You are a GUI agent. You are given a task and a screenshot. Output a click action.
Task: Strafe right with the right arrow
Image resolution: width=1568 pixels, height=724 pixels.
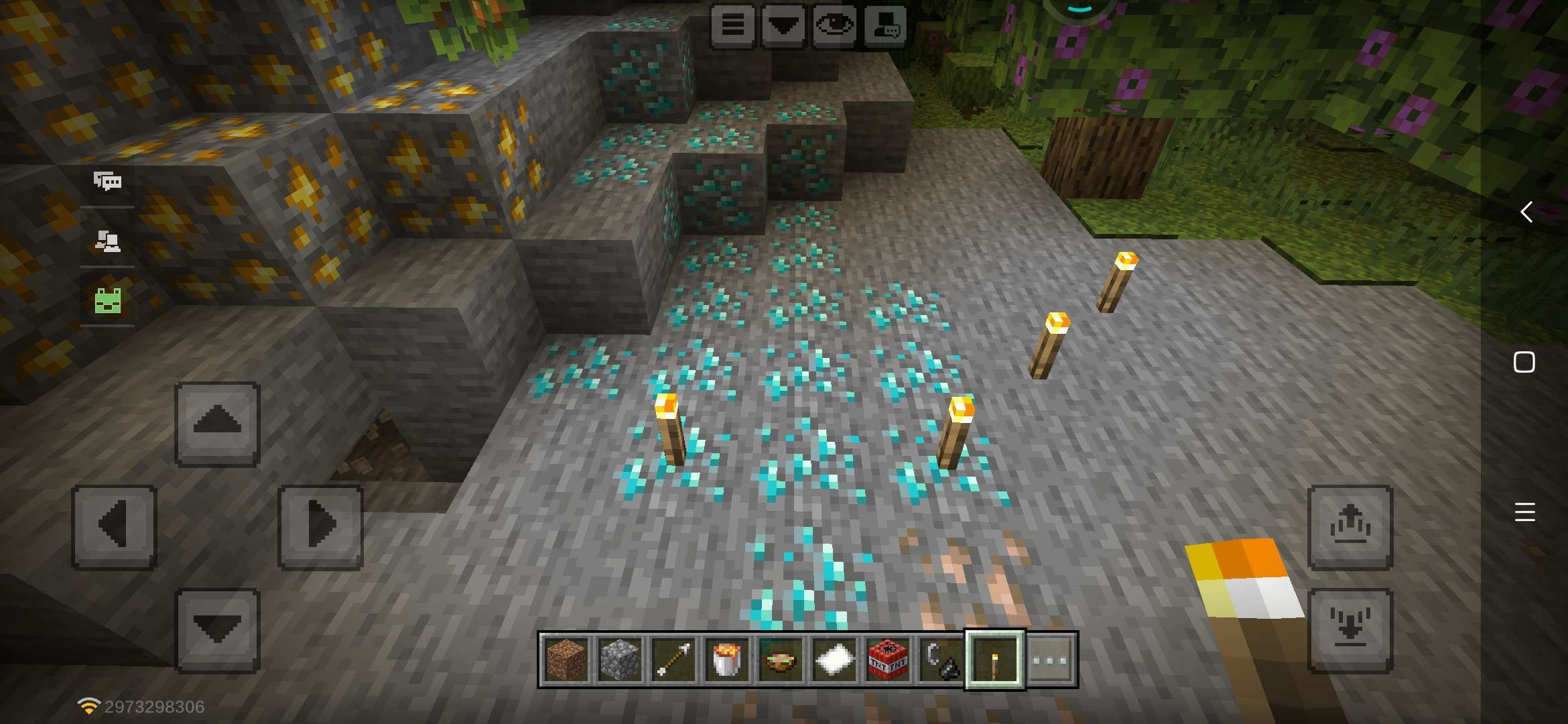pos(320,527)
